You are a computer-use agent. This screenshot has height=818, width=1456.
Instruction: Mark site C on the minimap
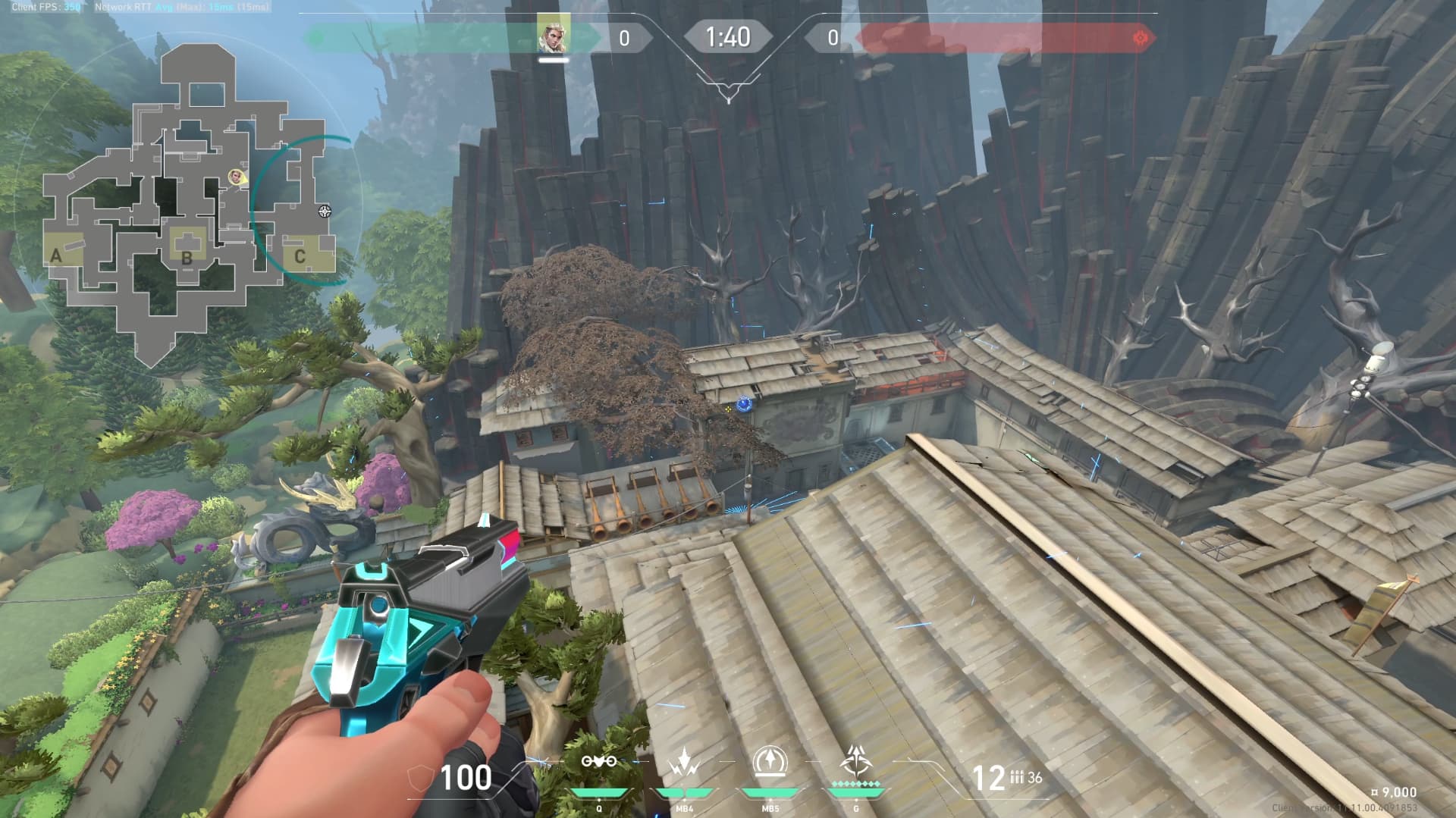tap(300, 256)
